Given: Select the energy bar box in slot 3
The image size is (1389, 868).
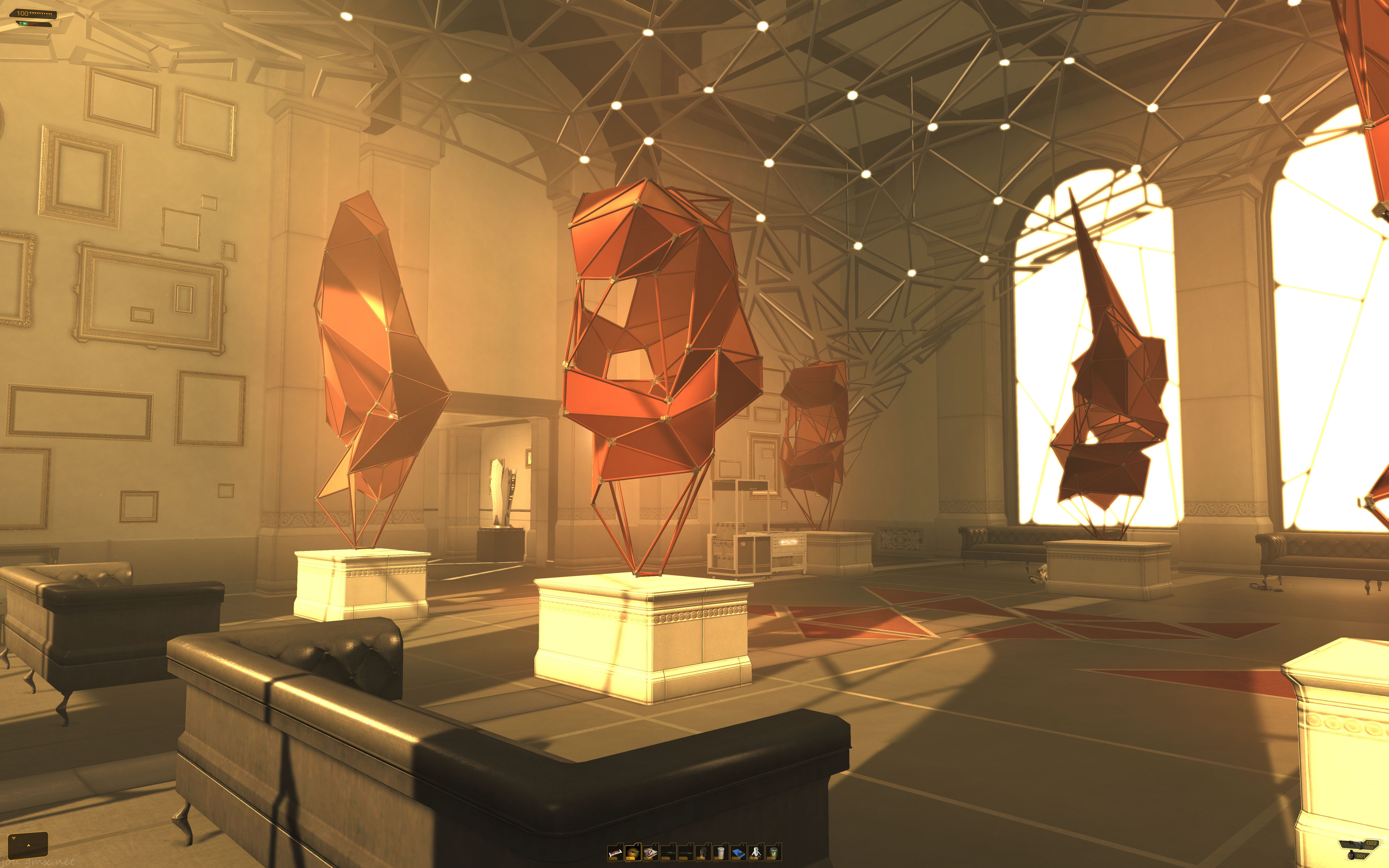Looking at the screenshot, I should [x=651, y=853].
